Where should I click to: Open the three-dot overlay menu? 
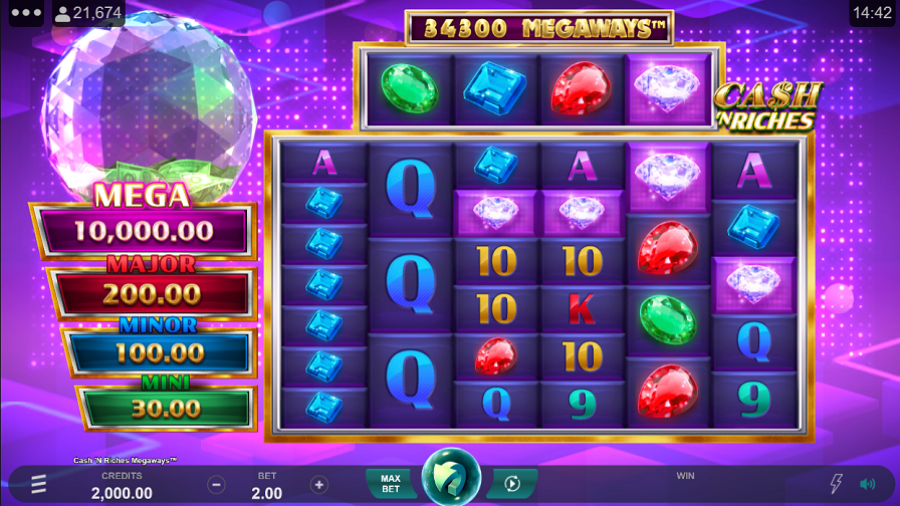pyautogui.click(x=24, y=13)
